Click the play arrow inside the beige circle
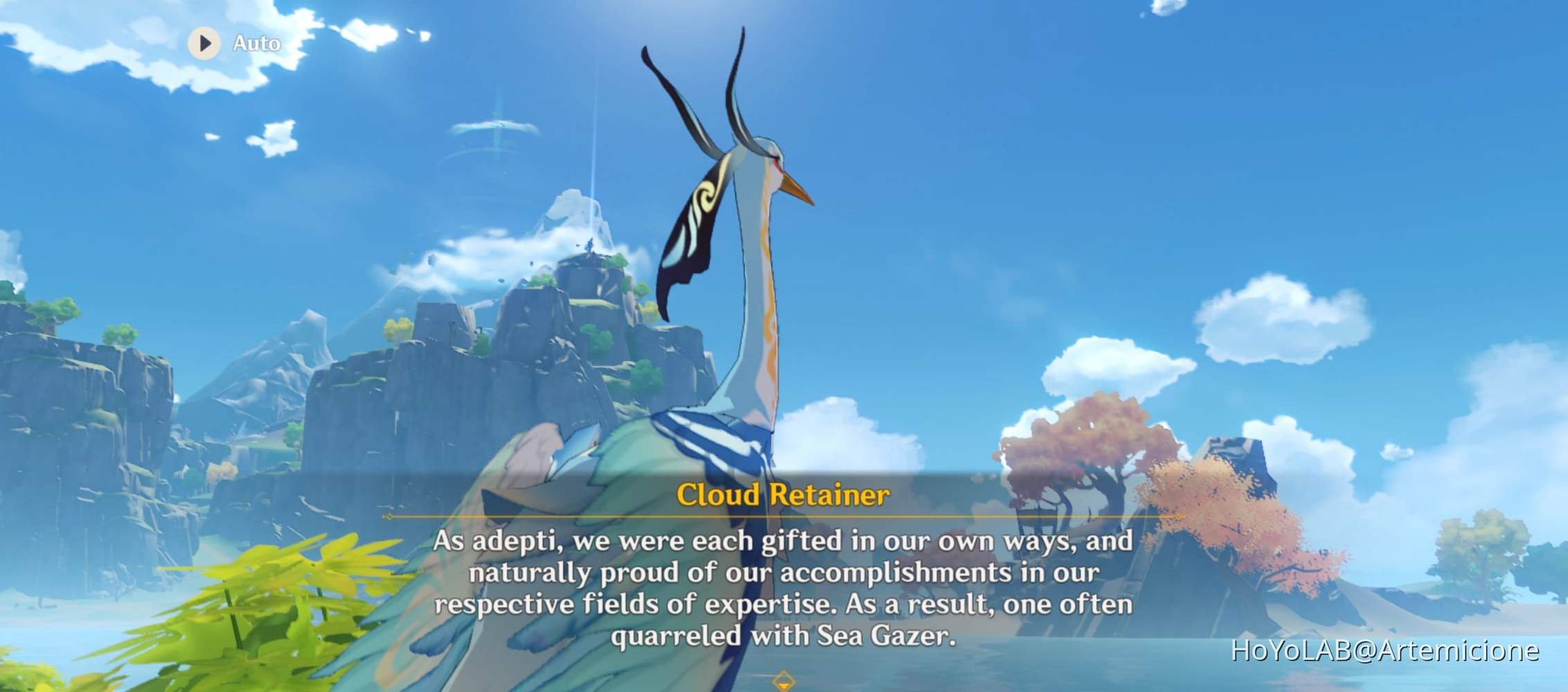Viewport: 1568px width, 692px height. click(204, 45)
